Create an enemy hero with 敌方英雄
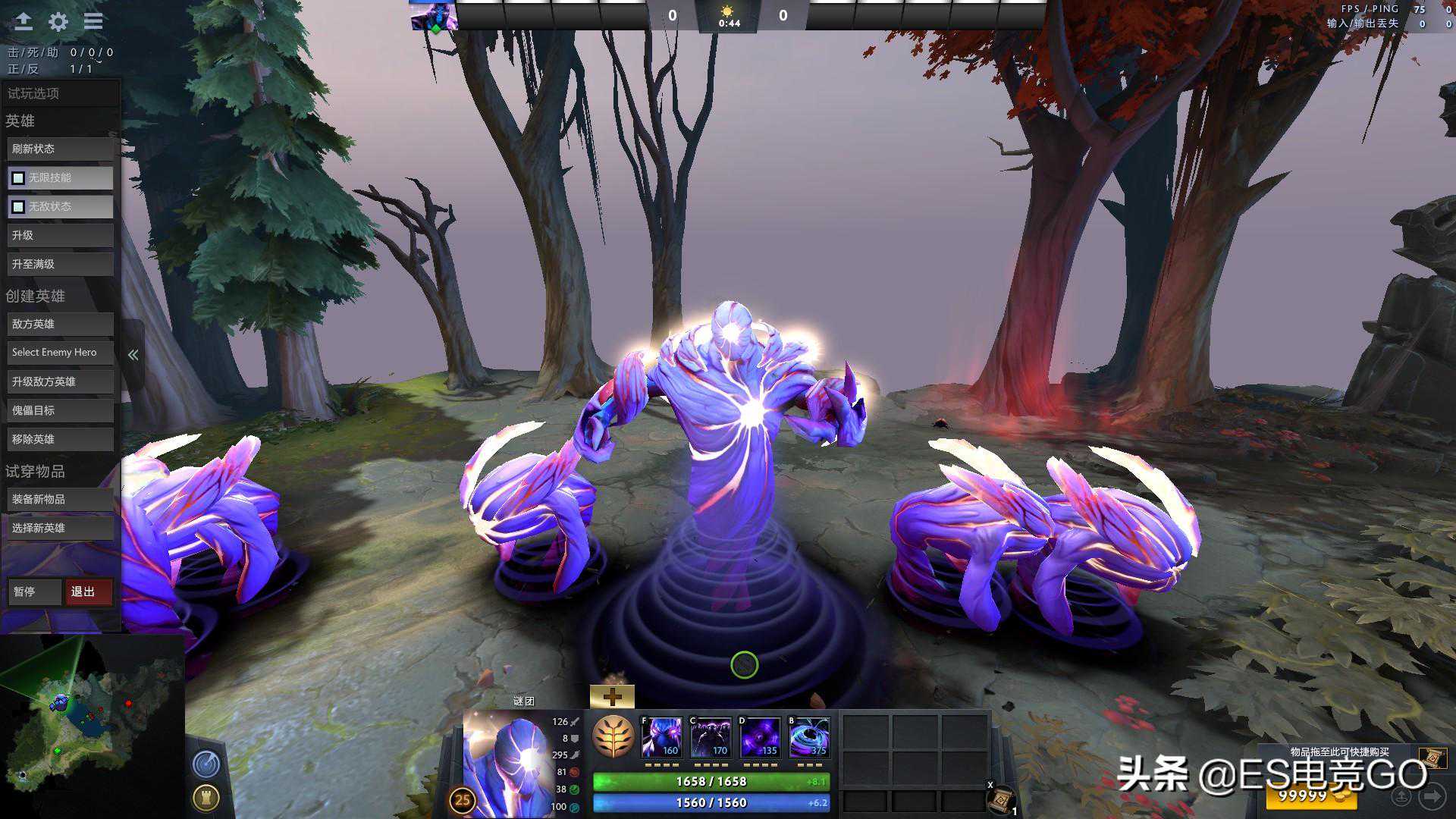 [60, 324]
